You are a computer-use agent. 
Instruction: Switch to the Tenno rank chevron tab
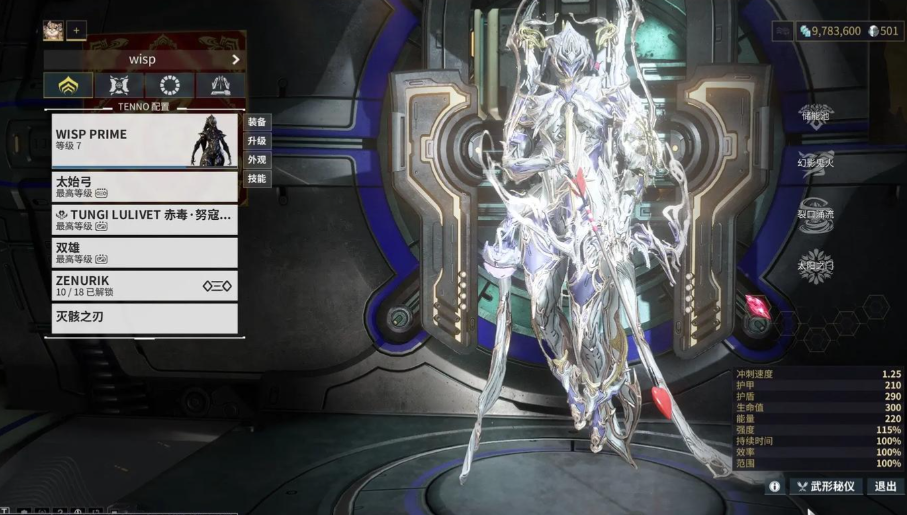(68, 86)
